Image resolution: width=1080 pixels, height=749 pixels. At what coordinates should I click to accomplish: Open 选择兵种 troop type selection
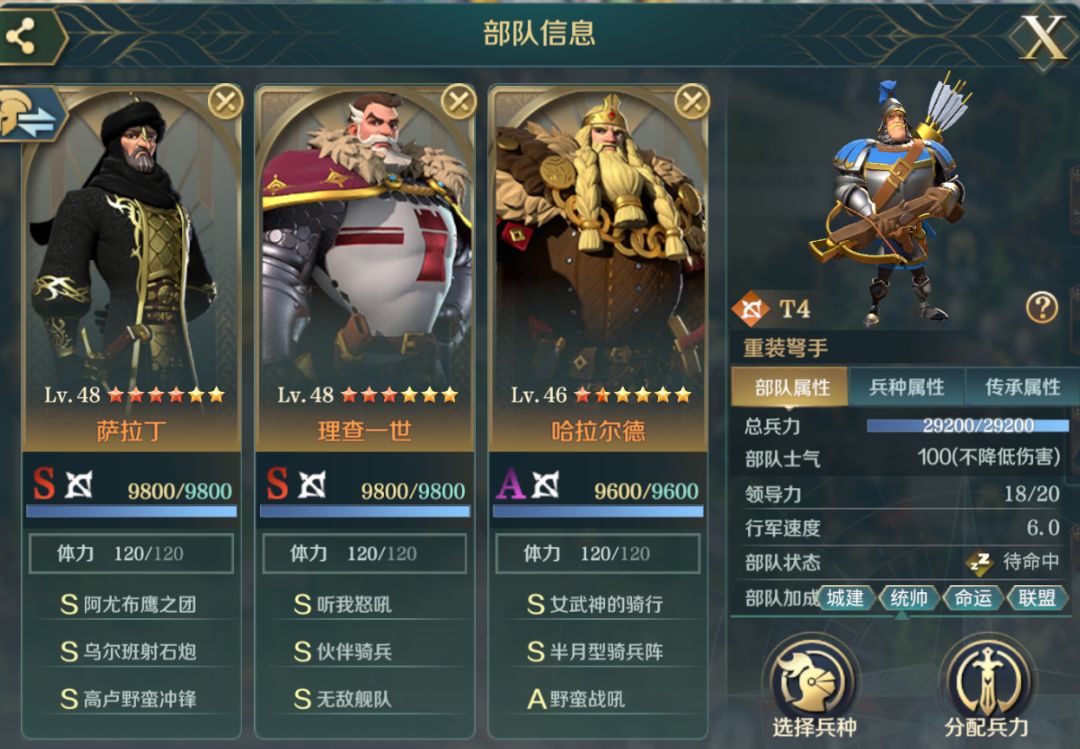(812, 688)
